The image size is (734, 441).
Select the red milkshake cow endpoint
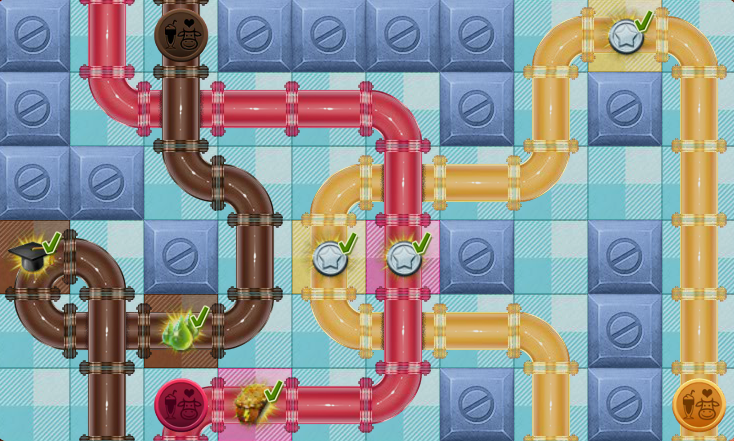pyautogui.click(x=180, y=404)
